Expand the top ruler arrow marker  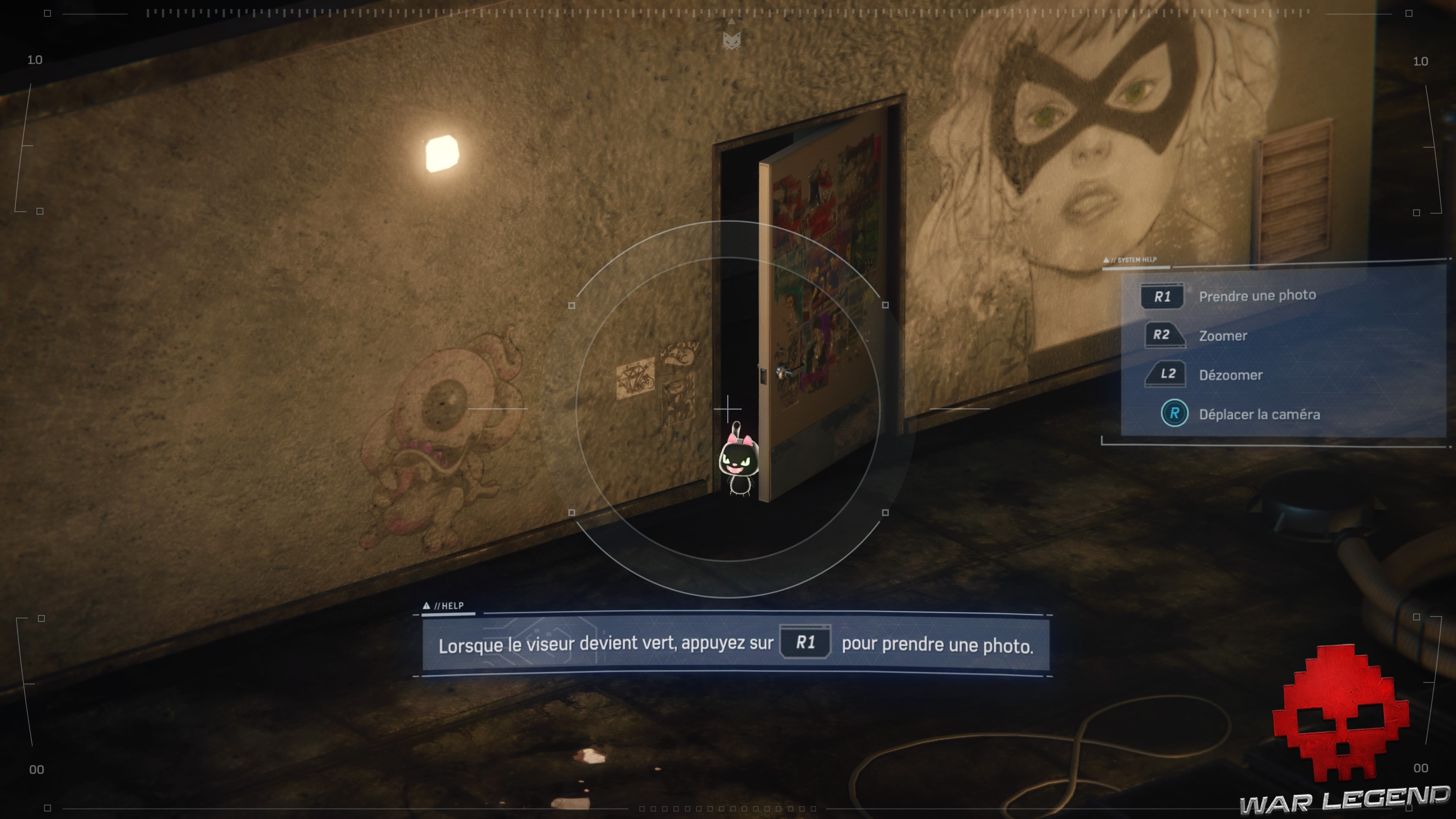(x=732, y=22)
